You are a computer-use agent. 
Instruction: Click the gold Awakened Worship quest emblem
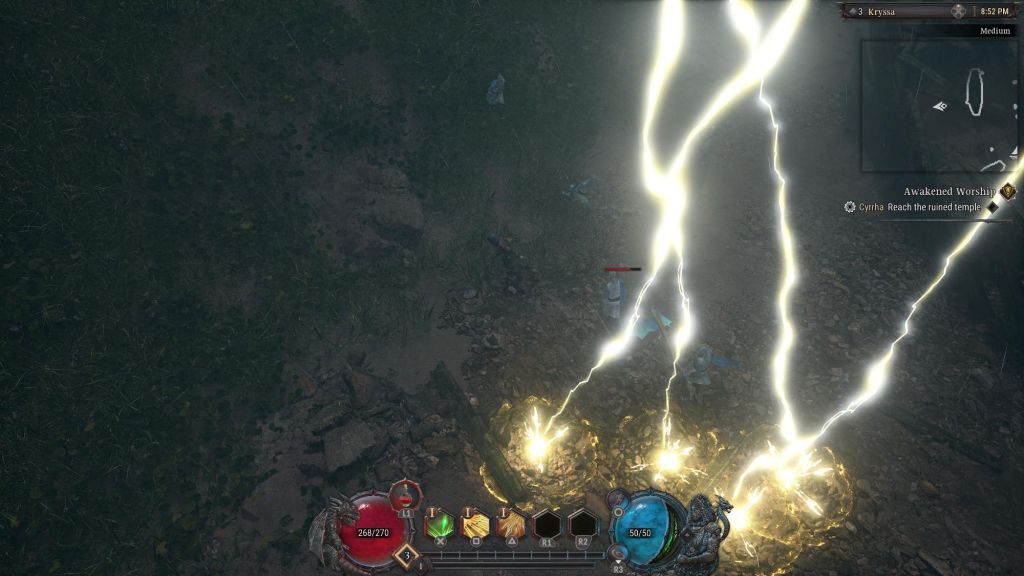tap(1007, 191)
